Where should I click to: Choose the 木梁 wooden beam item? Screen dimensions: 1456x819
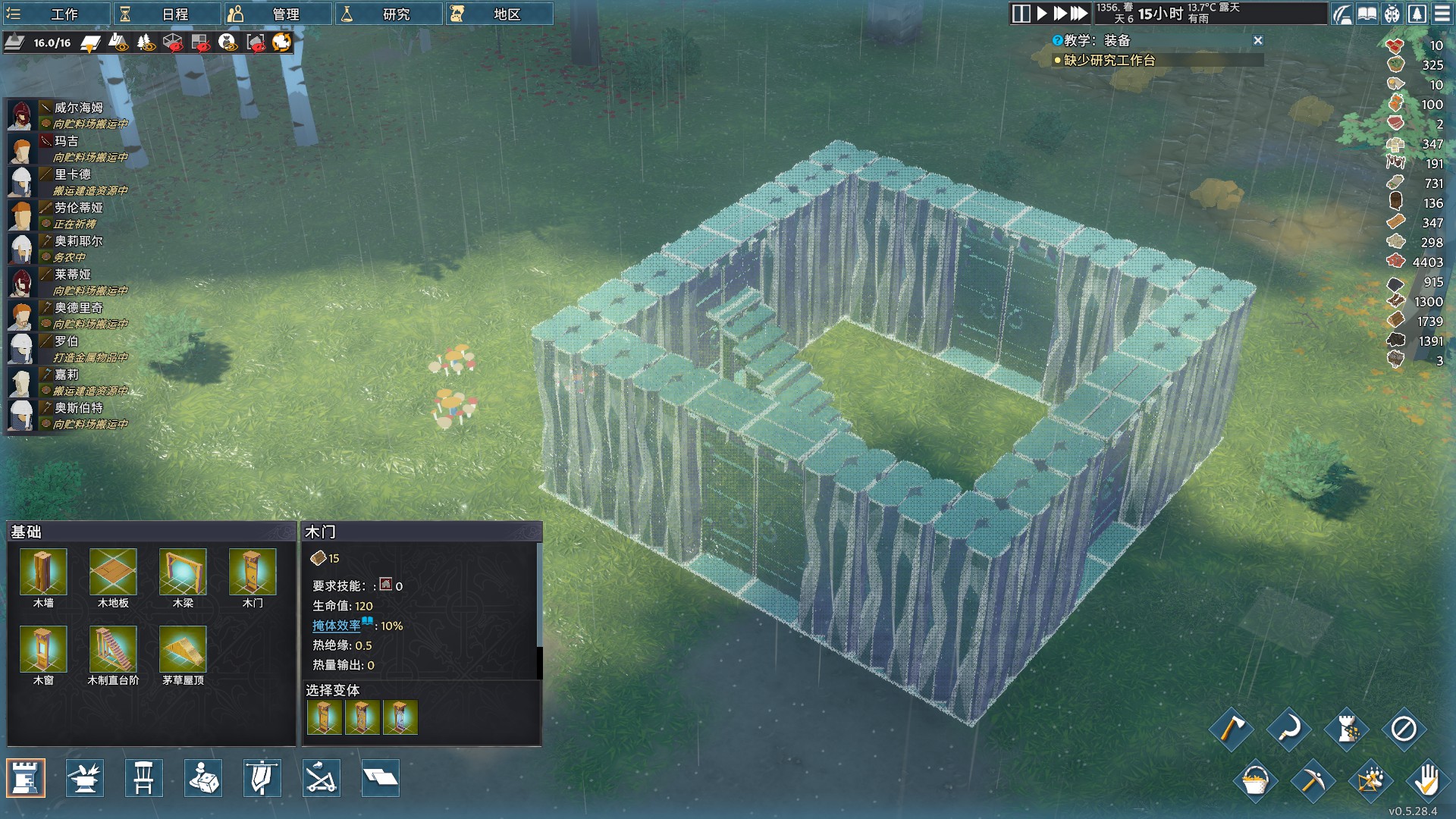[183, 573]
